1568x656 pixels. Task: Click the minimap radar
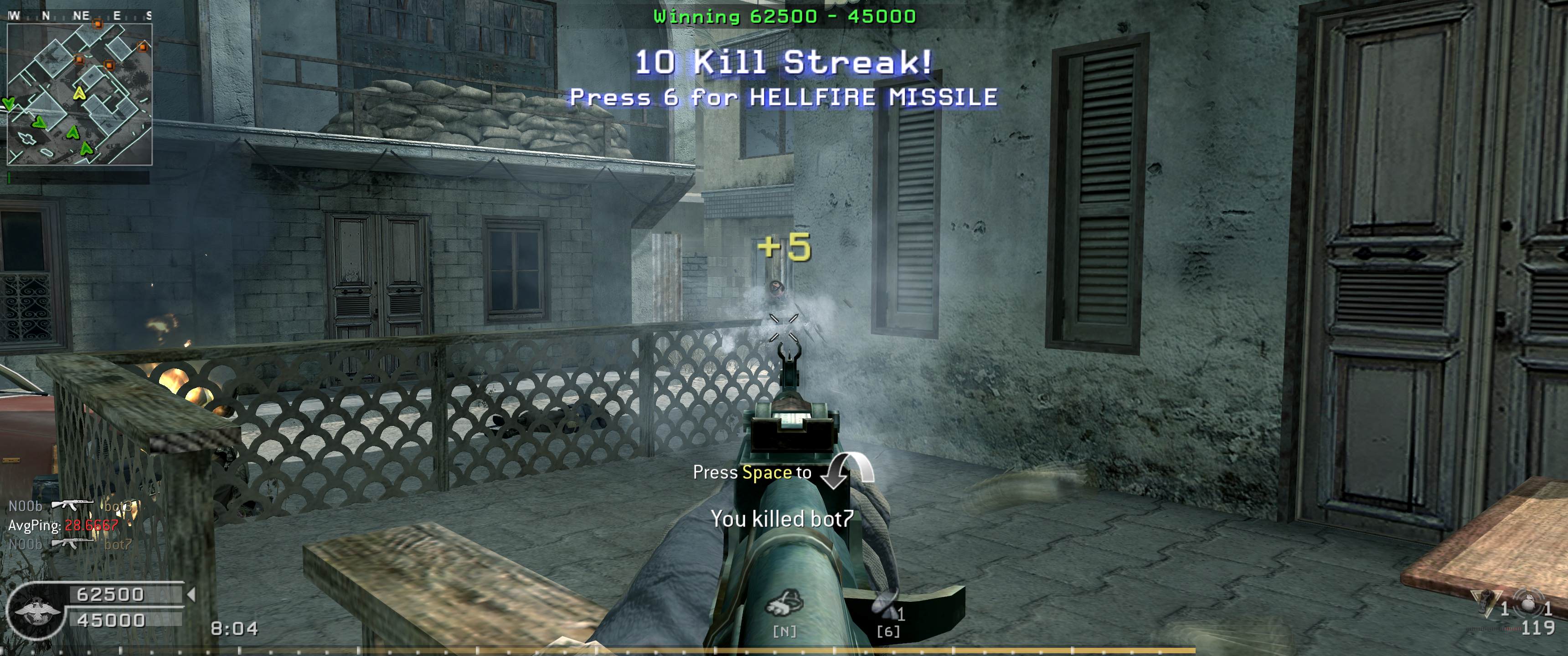click(x=80, y=94)
